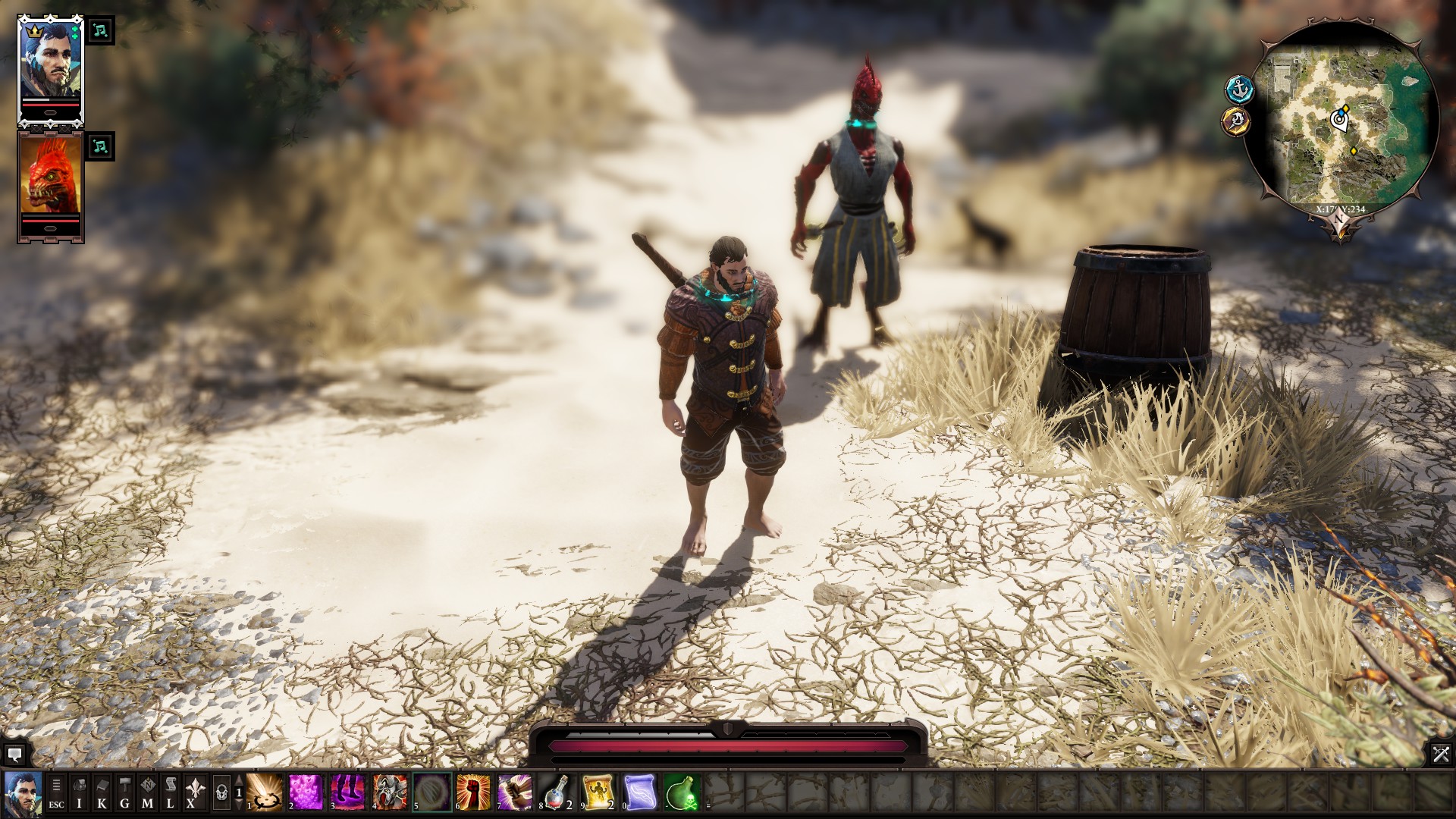Viewport: 1456px width, 819px height.
Task: Click the blue anchor waypoint button
Action: click(x=1240, y=89)
